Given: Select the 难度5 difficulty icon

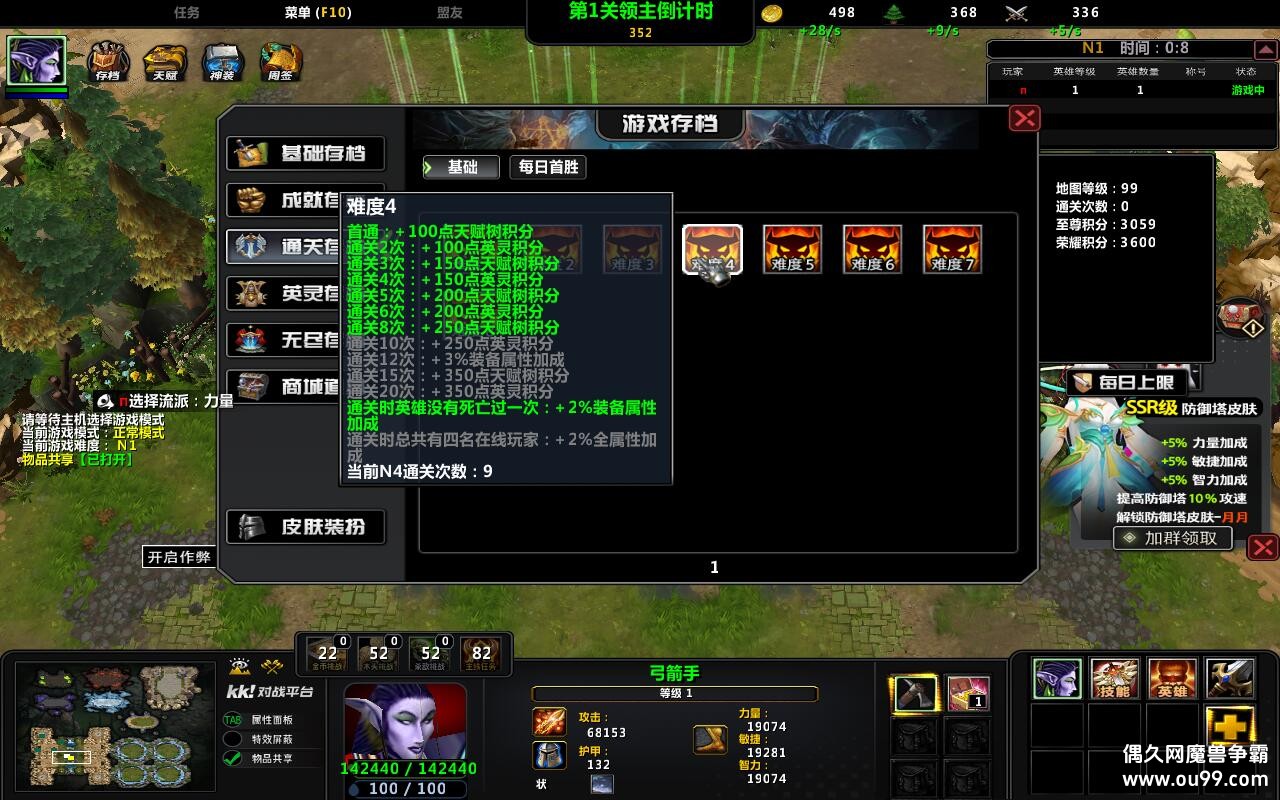Looking at the screenshot, I should coord(793,248).
